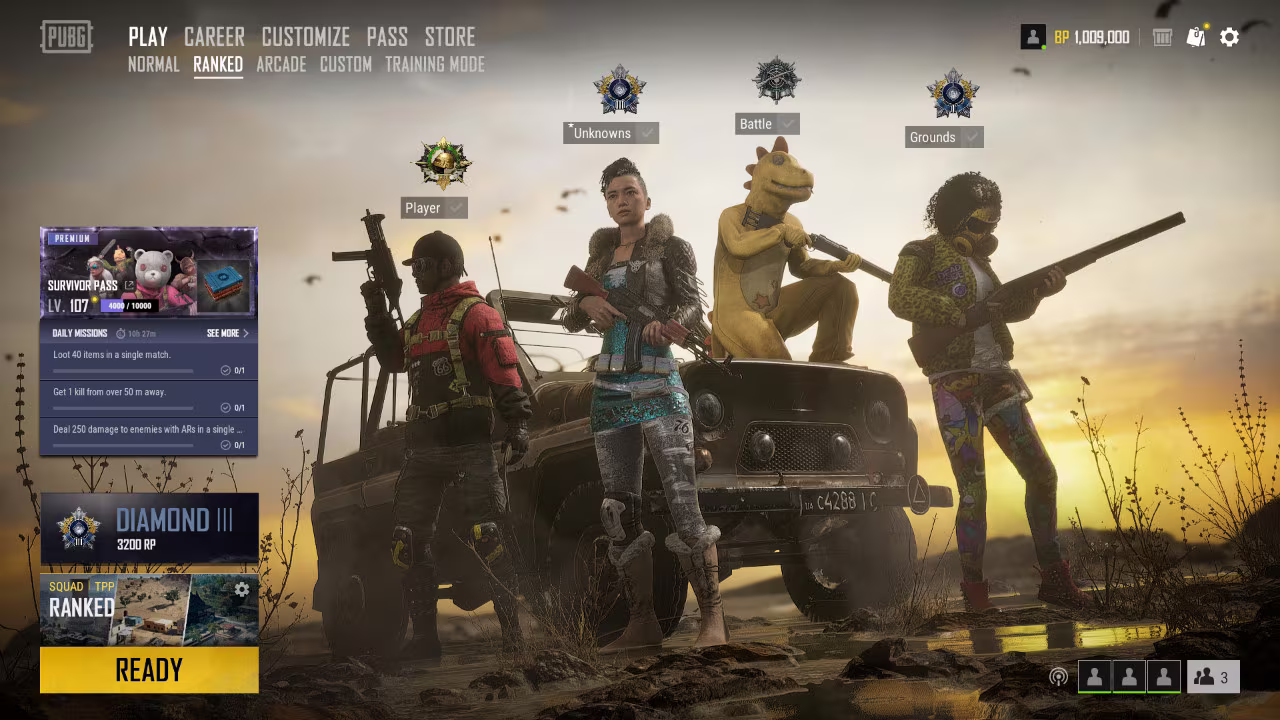Switch to the Arcade tab

tap(281, 65)
